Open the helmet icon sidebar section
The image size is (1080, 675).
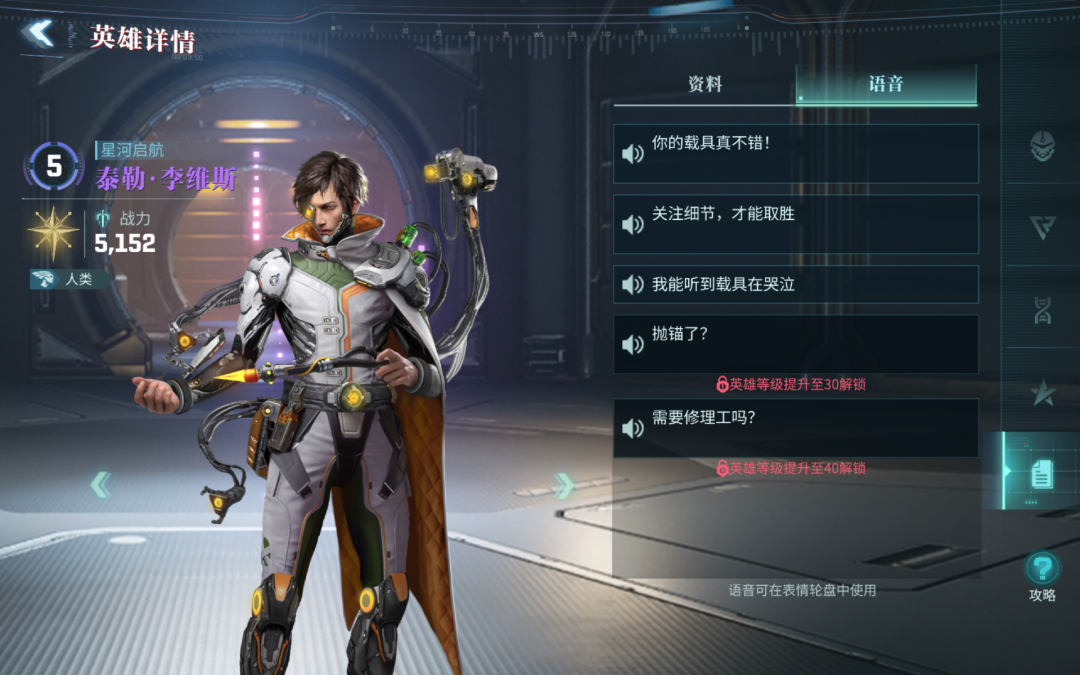coord(1042,147)
